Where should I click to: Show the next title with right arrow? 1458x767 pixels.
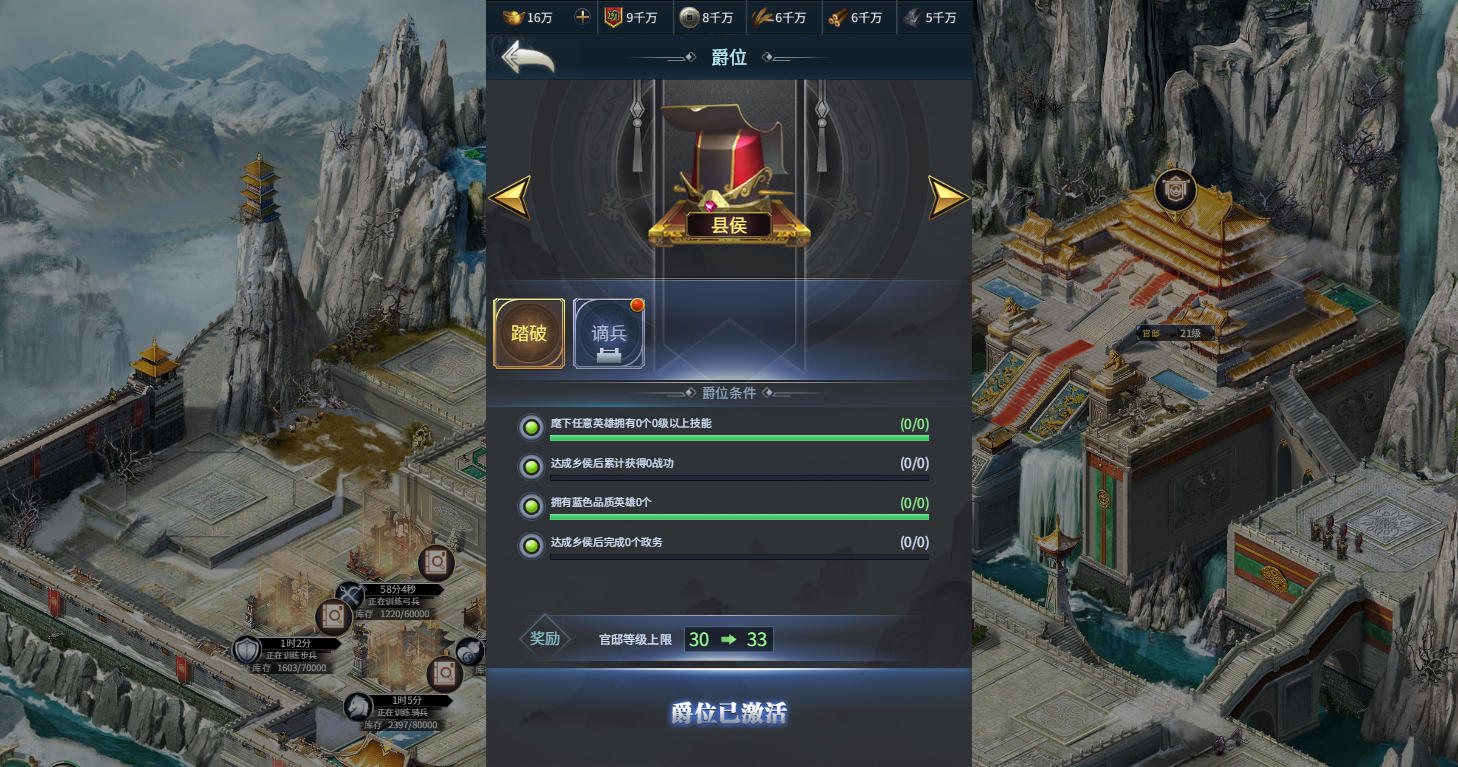tap(948, 197)
